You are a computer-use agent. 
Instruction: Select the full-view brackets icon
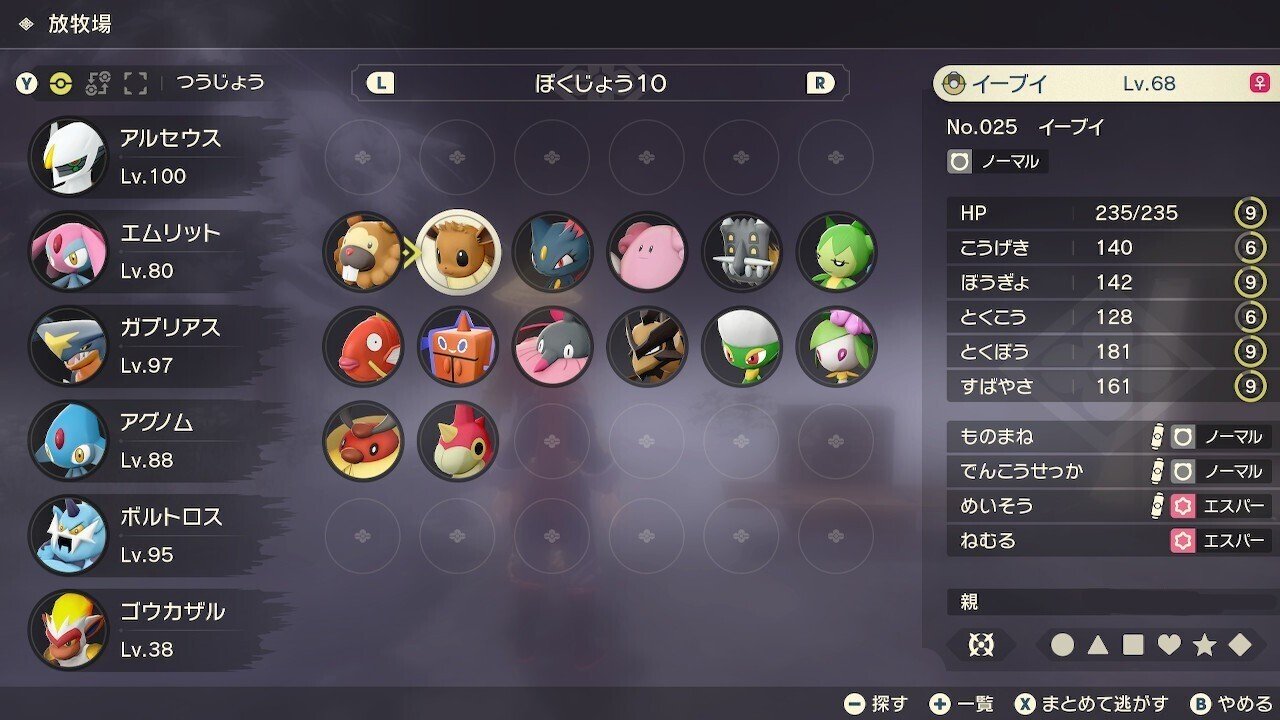[x=134, y=84]
